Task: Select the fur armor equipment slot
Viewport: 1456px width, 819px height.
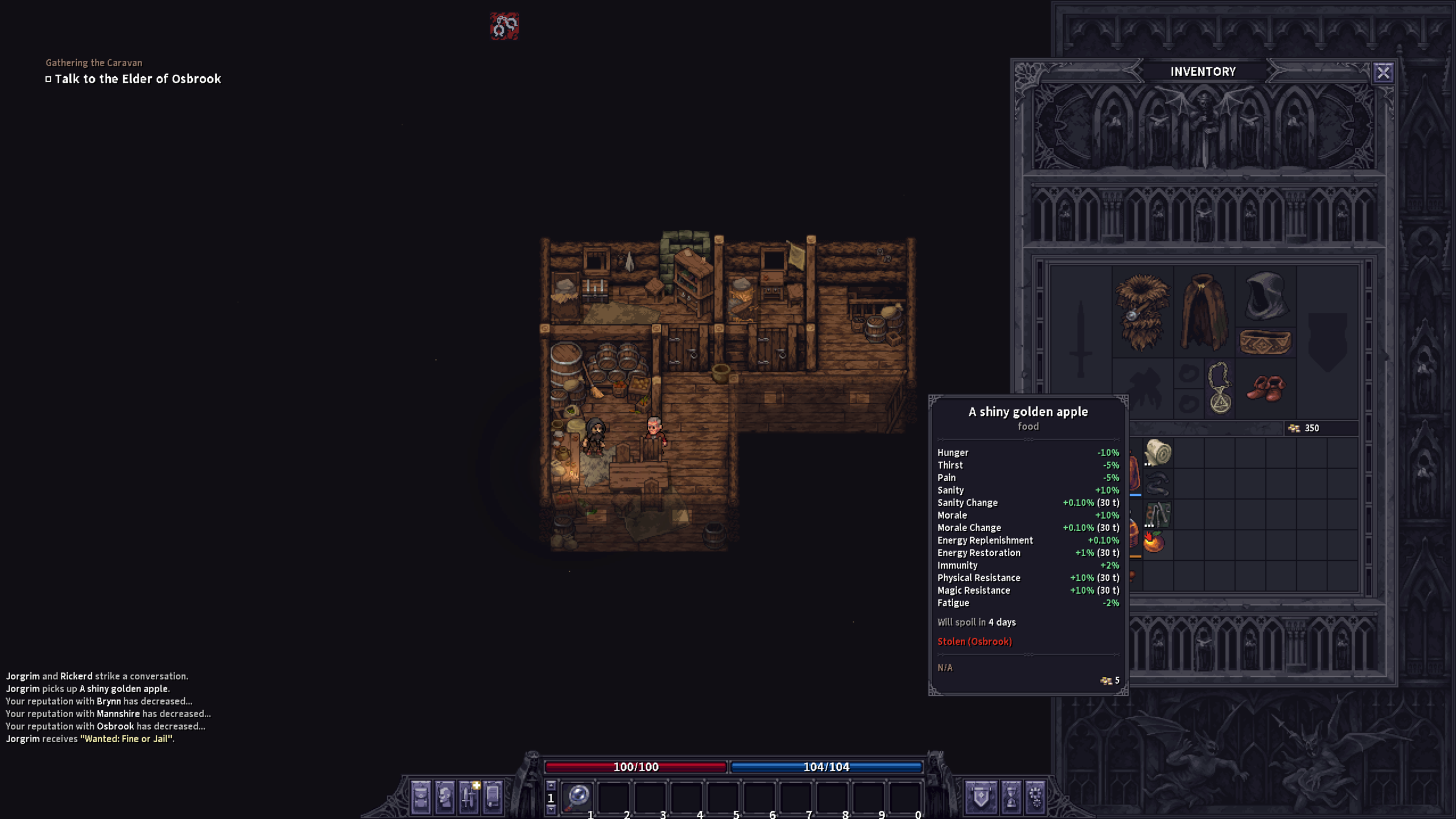Action: (1141, 312)
